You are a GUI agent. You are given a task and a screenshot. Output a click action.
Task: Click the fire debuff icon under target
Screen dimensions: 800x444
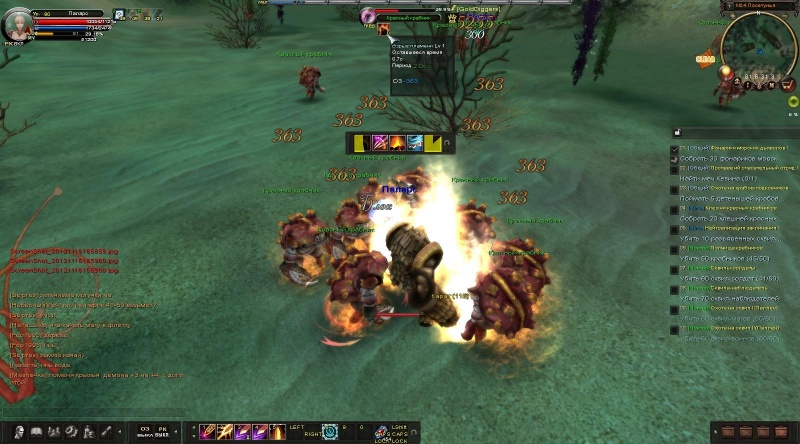pos(383,31)
